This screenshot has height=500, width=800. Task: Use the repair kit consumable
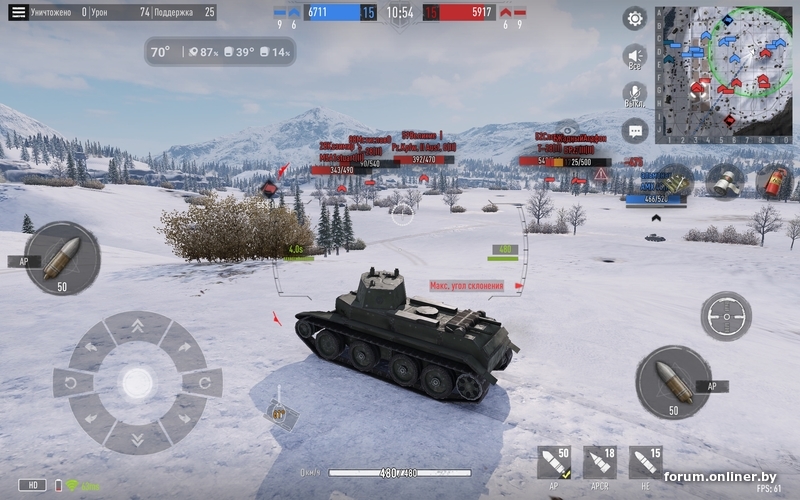tap(676, 181)
